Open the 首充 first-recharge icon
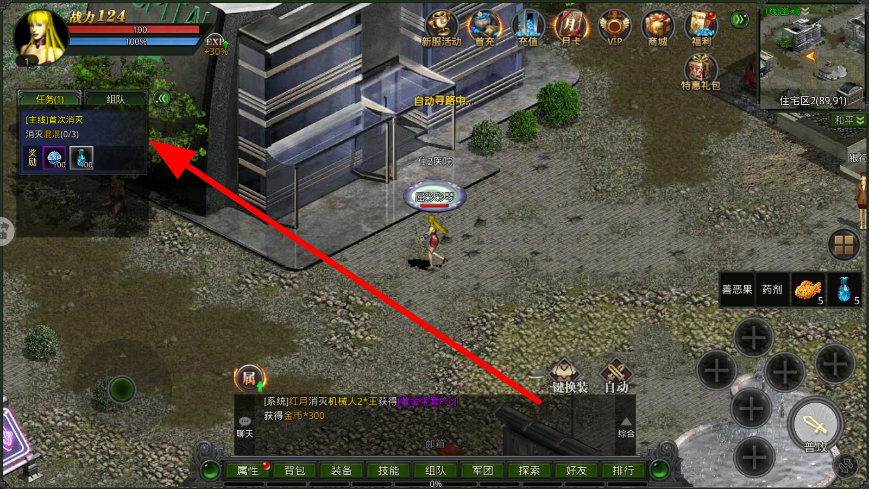 tap(486, 26)
